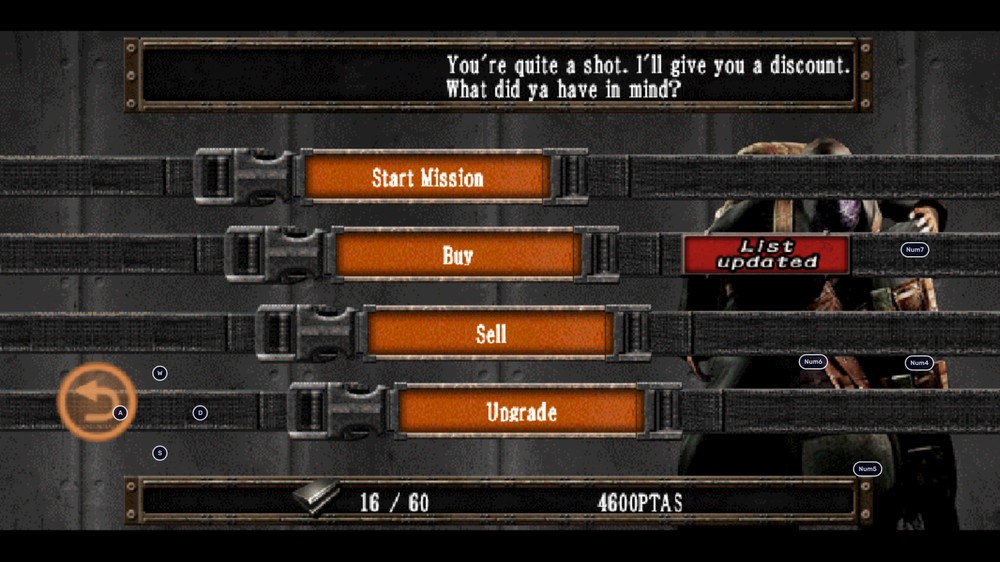Choose the Start Mission option
Viewport: 1000px width, 562px height.
(427, 178)
